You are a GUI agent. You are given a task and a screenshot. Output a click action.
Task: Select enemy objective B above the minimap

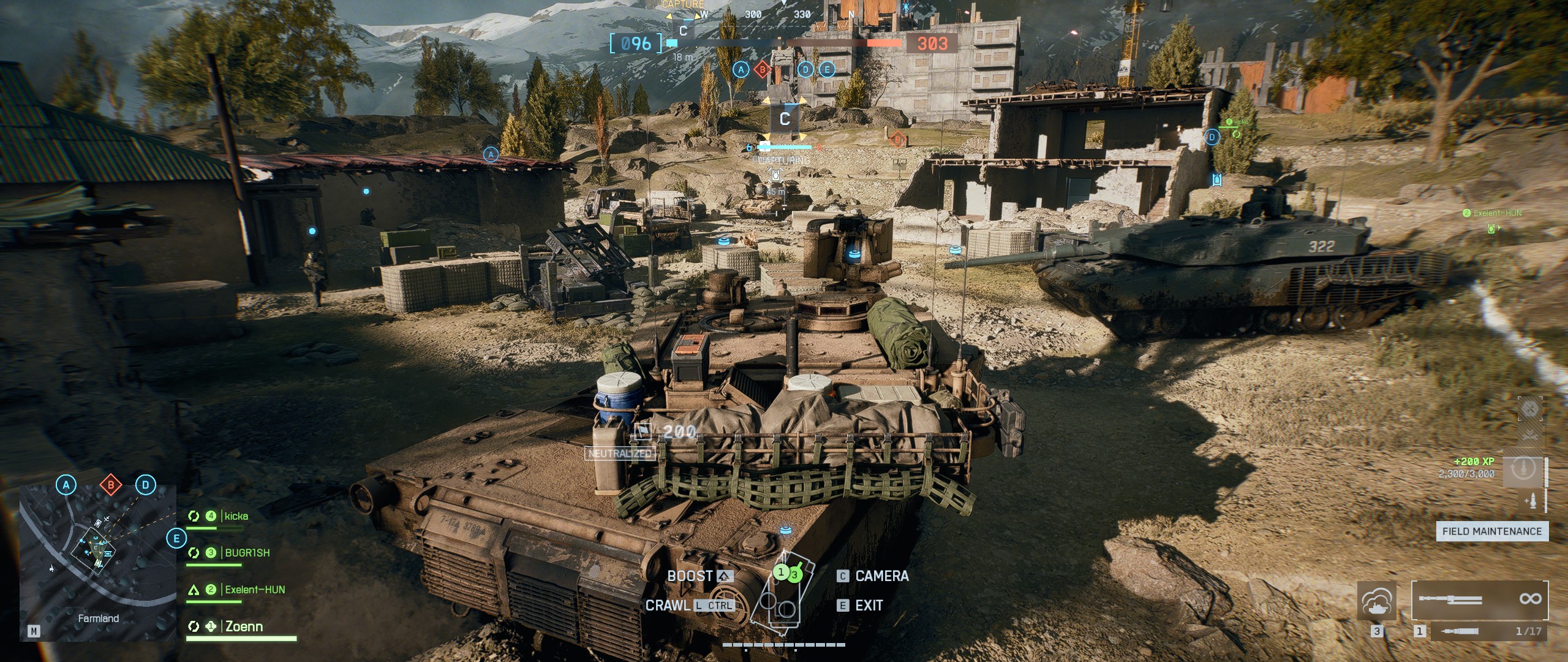click(x=111, y=485)
